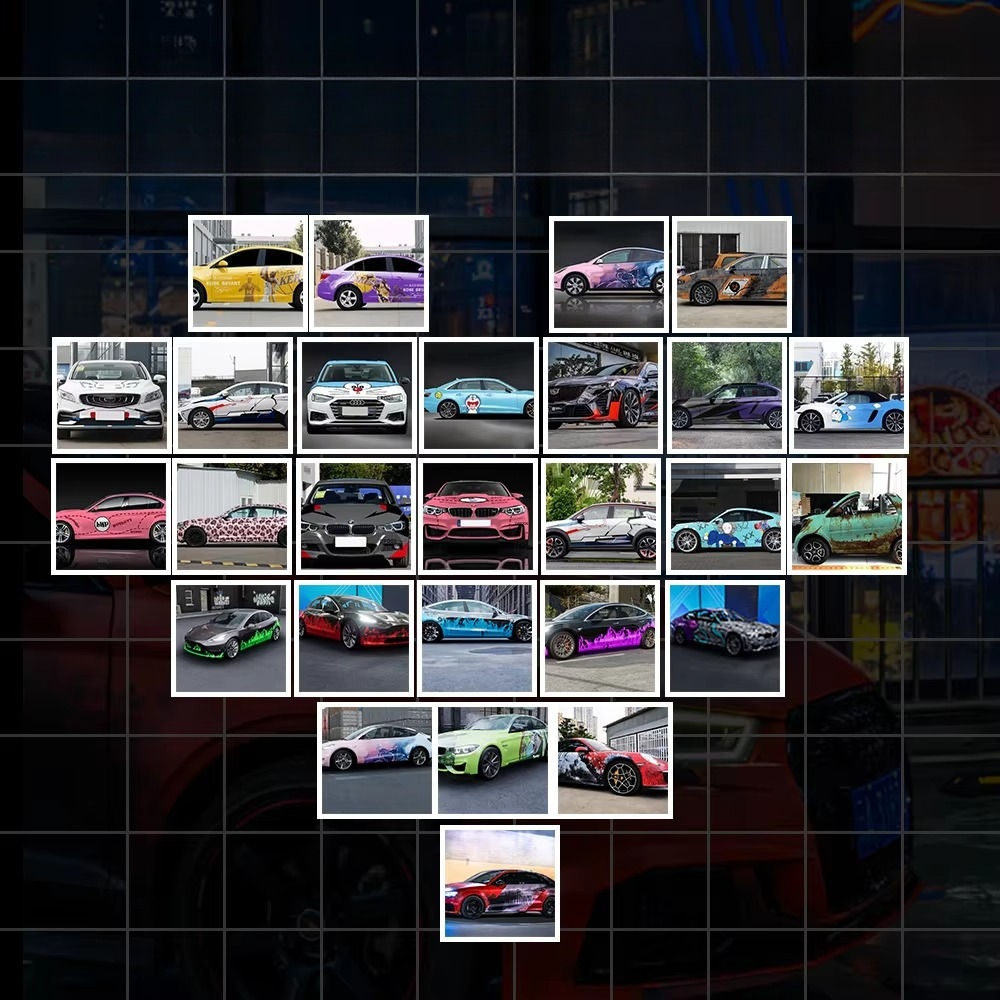1000x1000 pixels.
Task: Select the pink leopard print car
Action: (232, 517)
